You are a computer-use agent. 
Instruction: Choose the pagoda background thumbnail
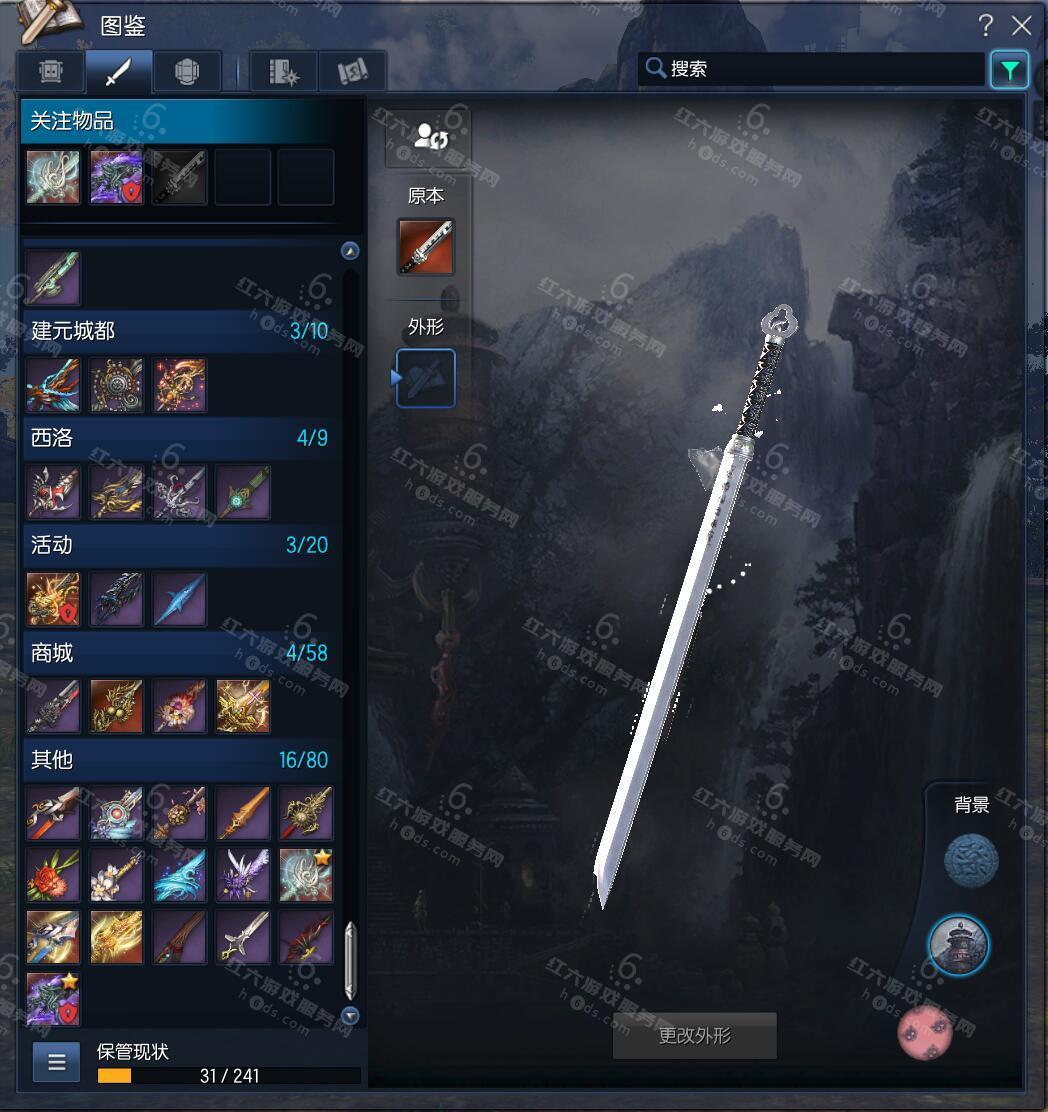click(x=958, y=943)
